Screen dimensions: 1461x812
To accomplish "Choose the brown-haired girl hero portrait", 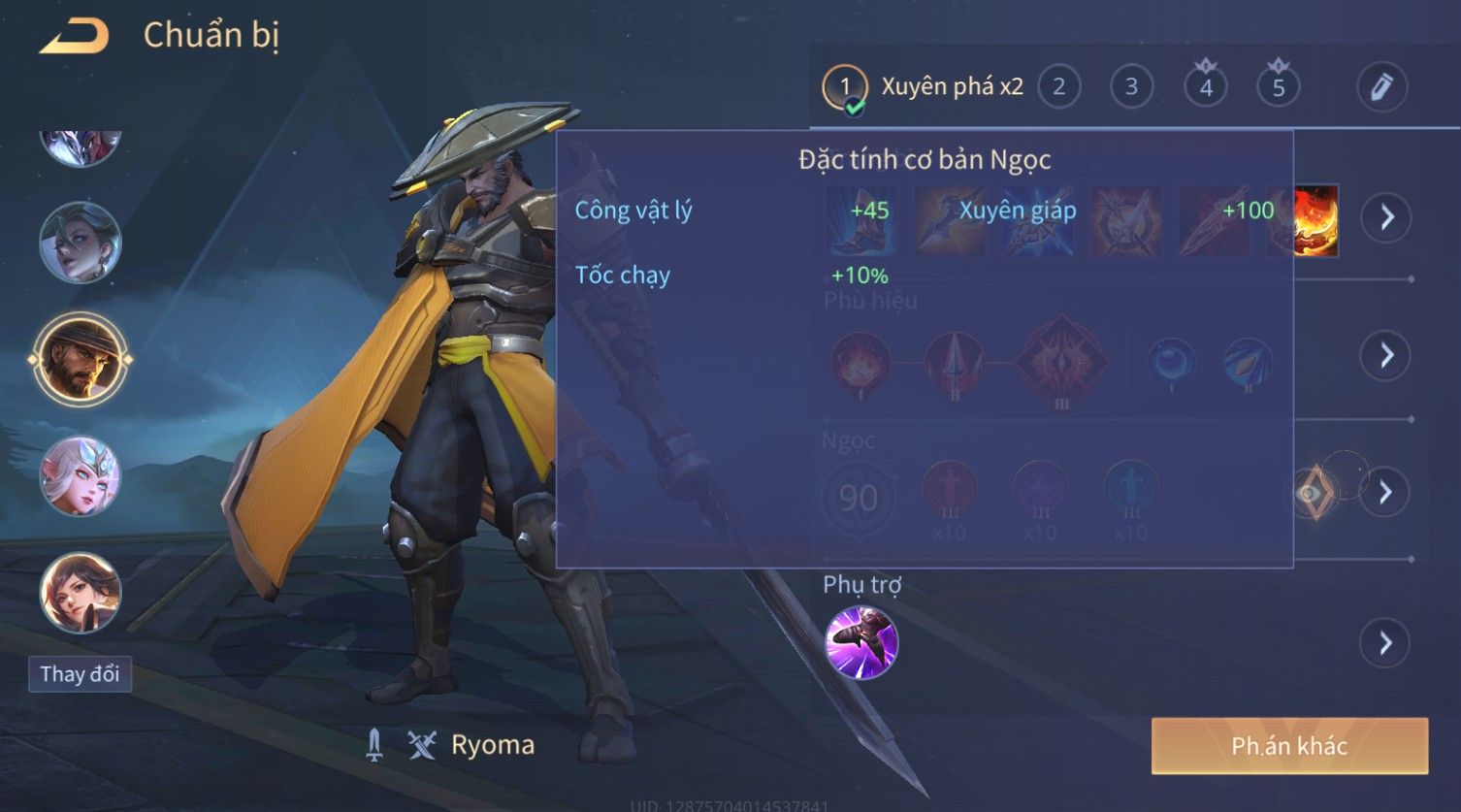I will pos(80,592).
